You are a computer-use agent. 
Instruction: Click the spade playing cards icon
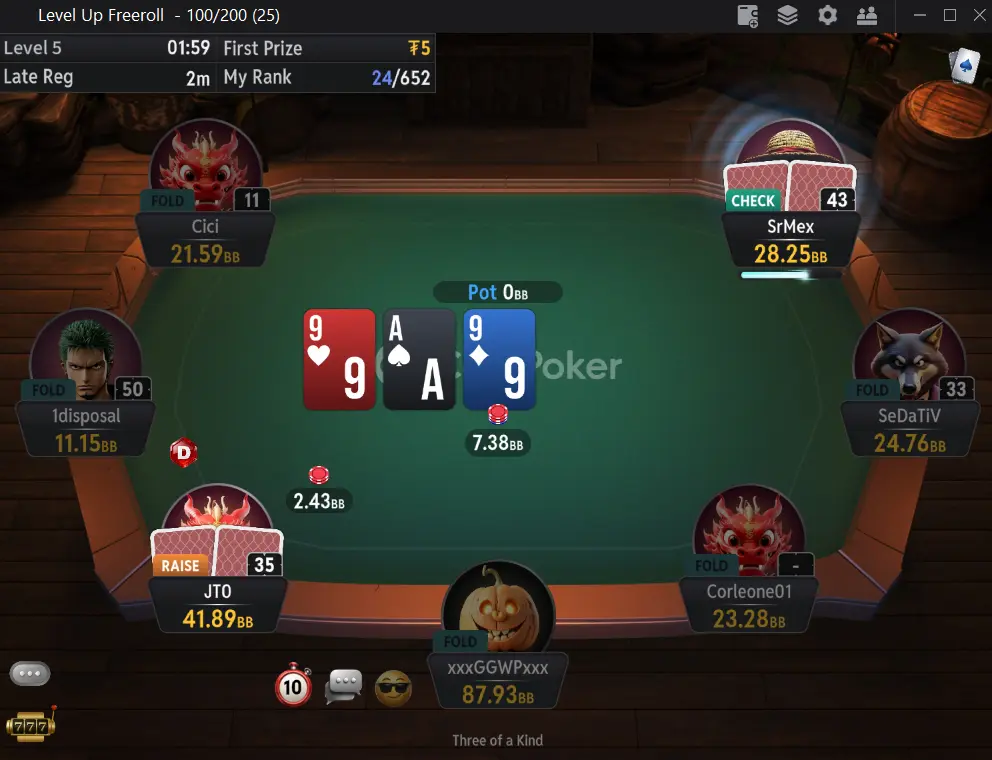964,65
